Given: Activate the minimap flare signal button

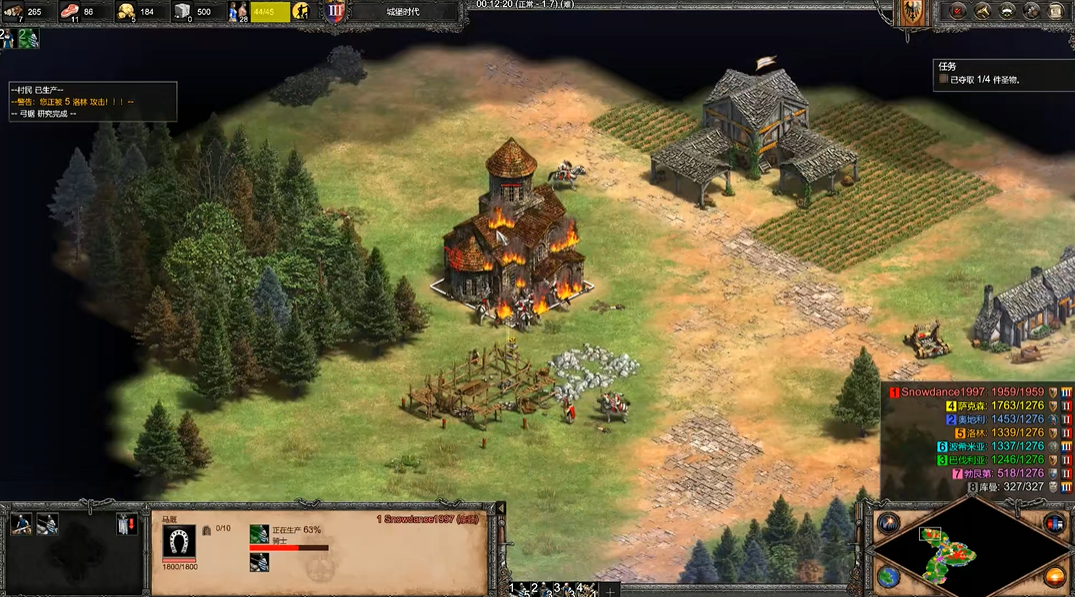Looking at the screenshot, I should 889,523.
